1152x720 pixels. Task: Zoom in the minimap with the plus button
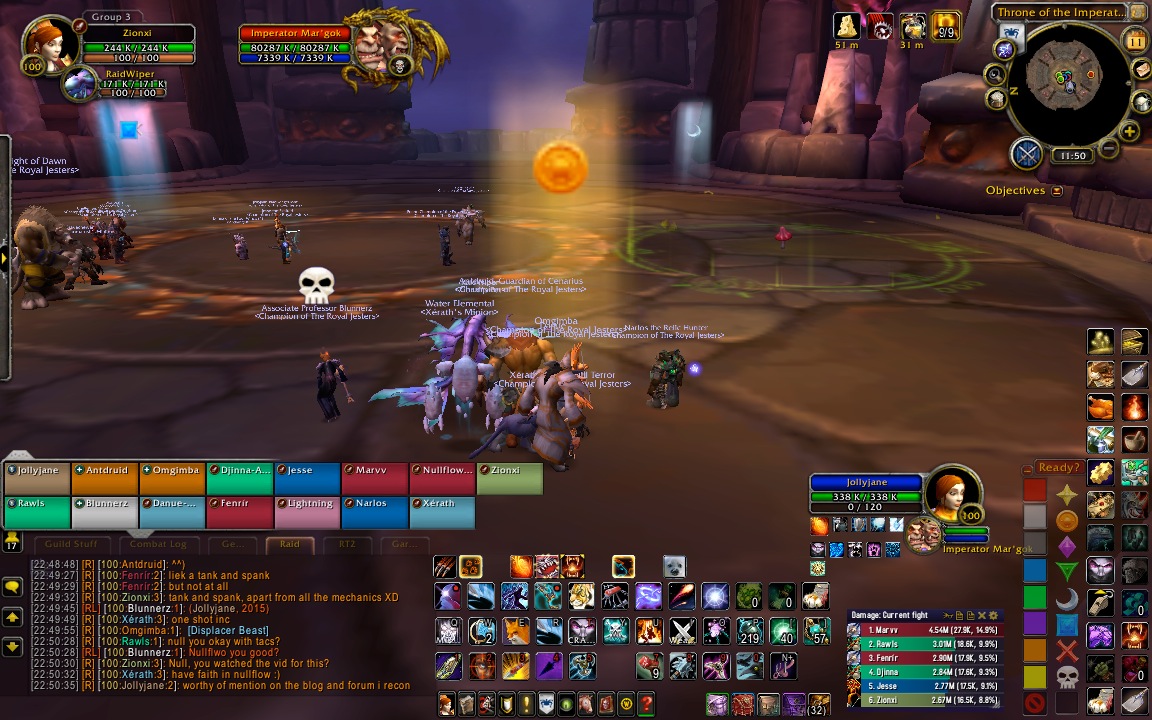tap(1130, 132)
